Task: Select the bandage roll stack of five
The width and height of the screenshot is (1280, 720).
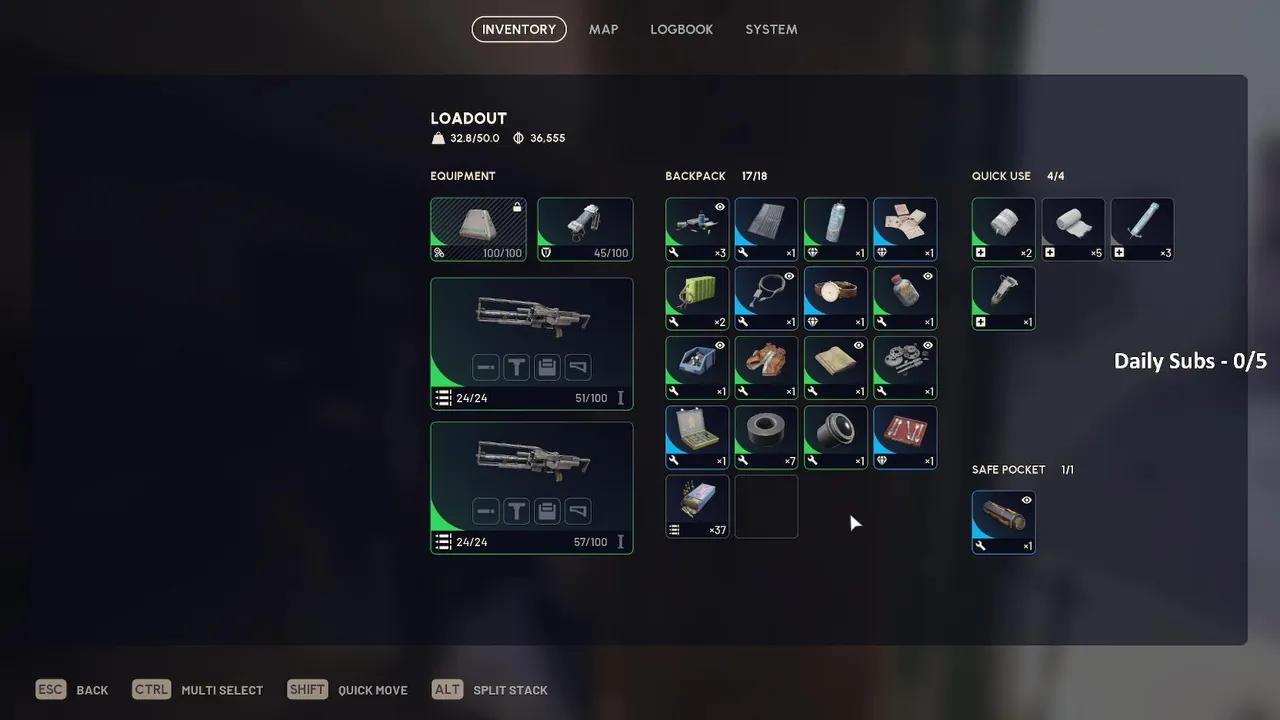Action: 1073,229
